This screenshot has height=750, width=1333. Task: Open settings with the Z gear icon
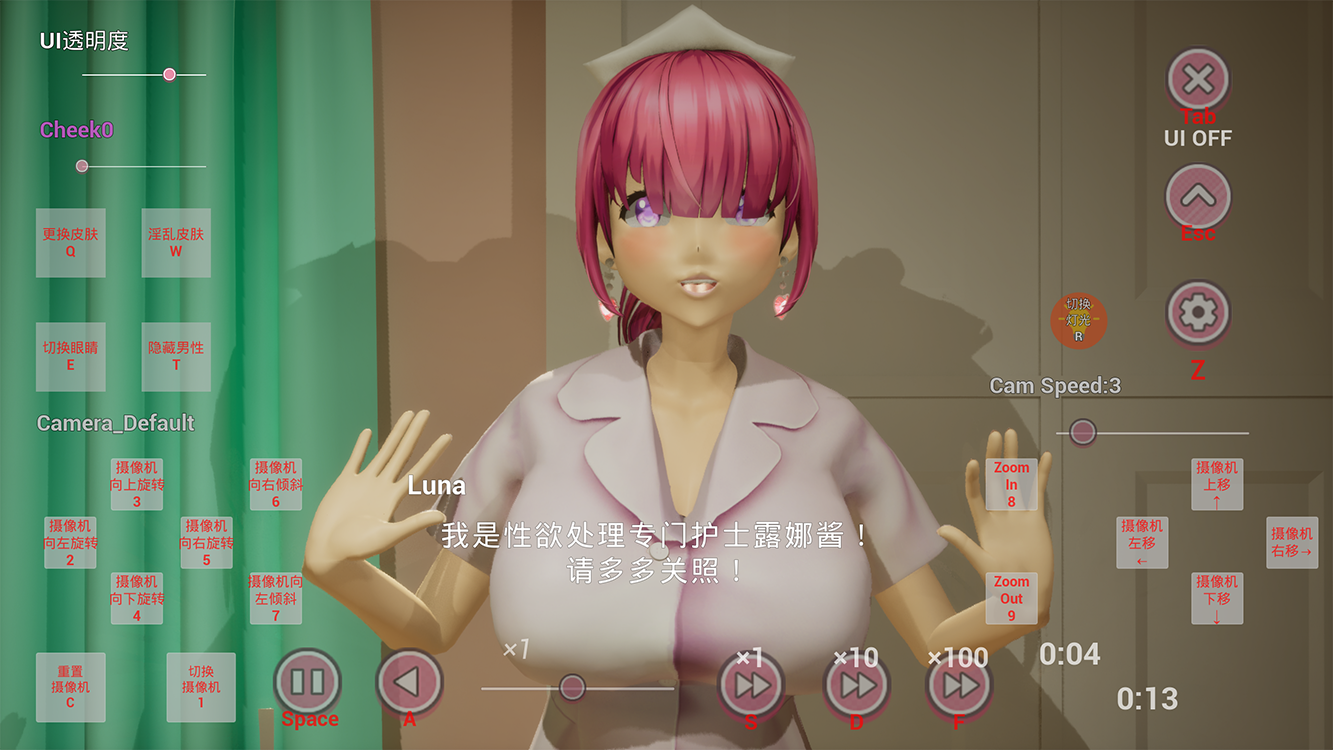coord(1197,313)
